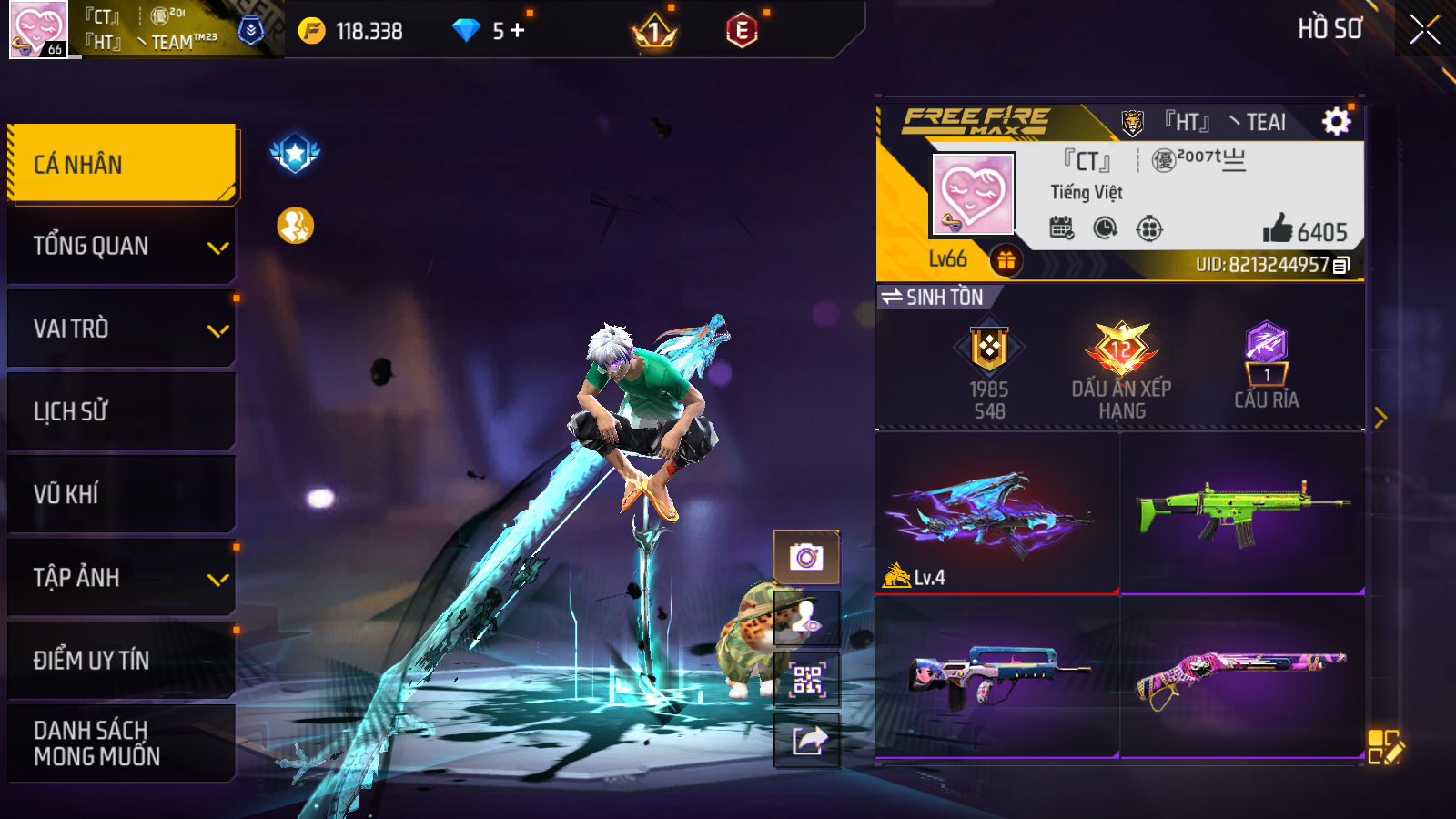1456x819 pixels.
Task: Select the blue dragon weapon skin
Action: tap(996, 513)
